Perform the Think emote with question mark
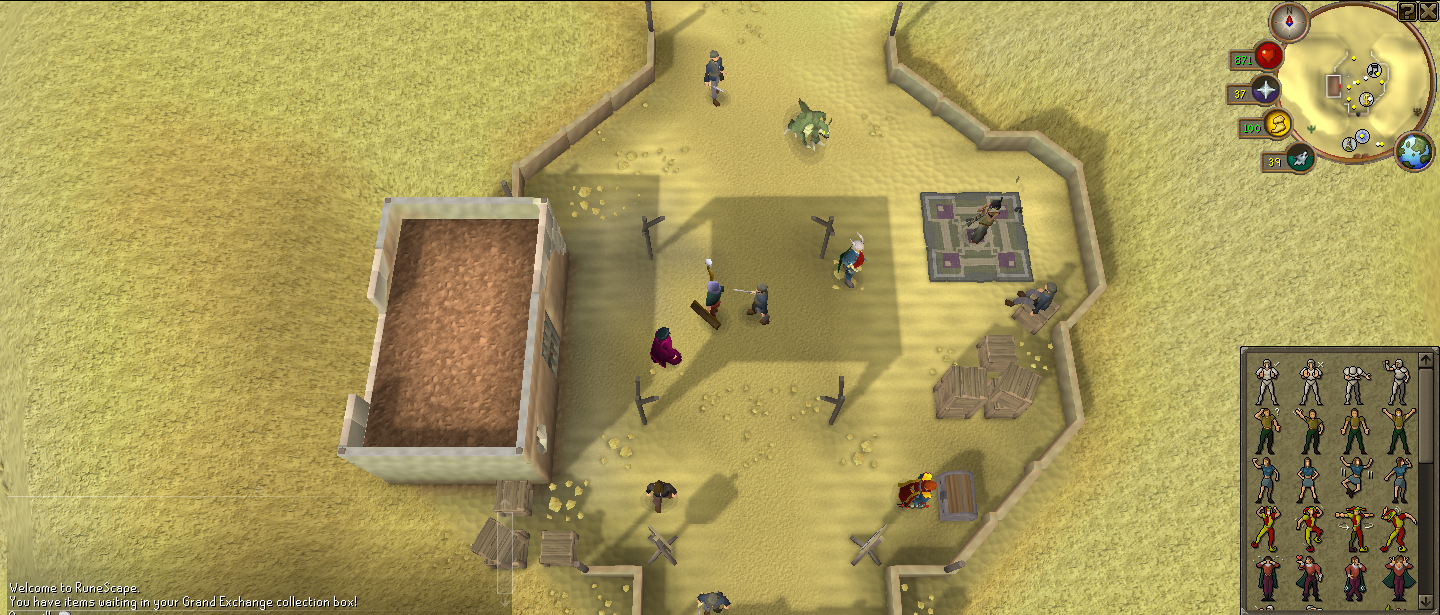1440x615 pixels. [x=1266, y=430]
